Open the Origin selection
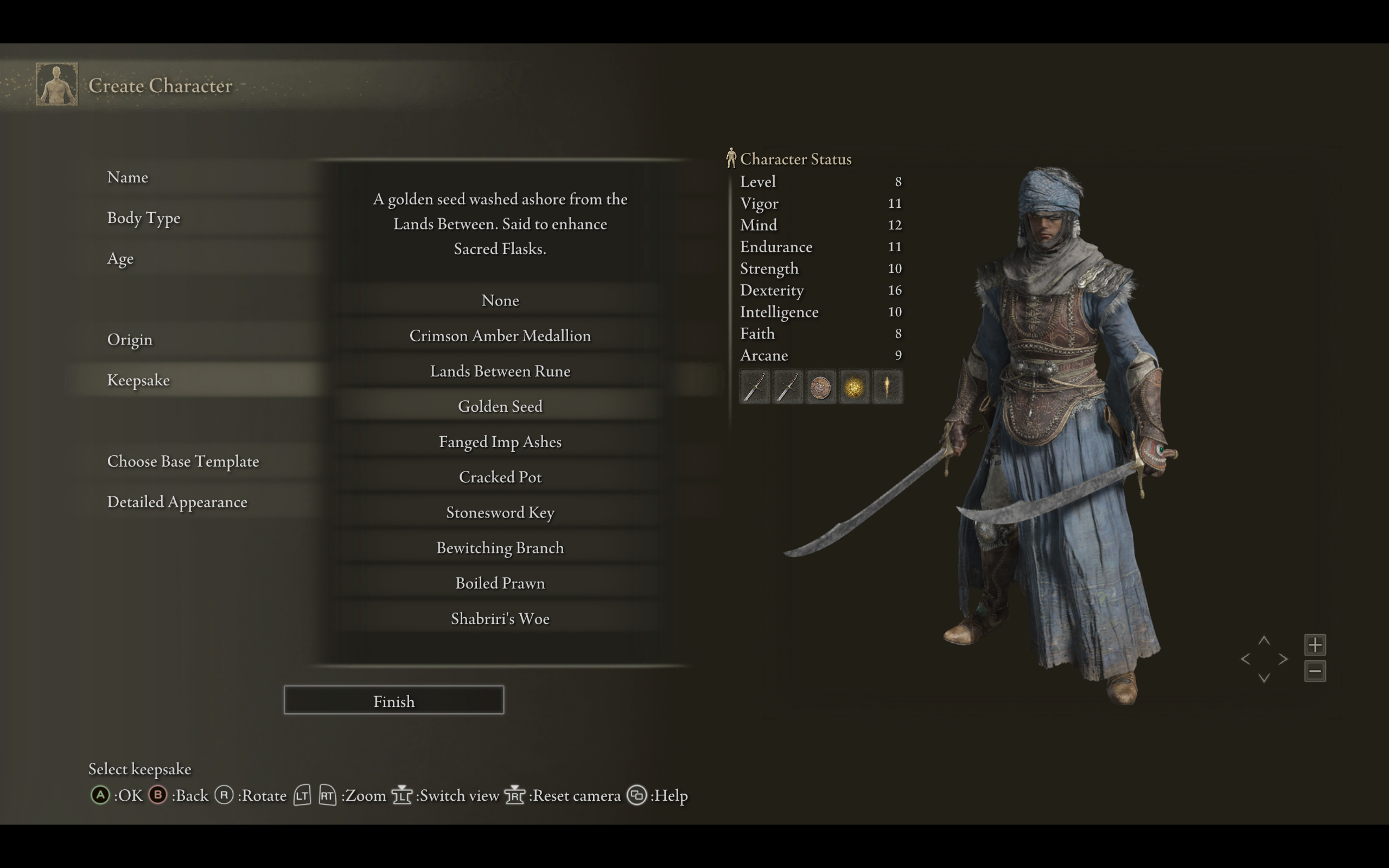The image size is (1389, 868). tap(130, 339)
